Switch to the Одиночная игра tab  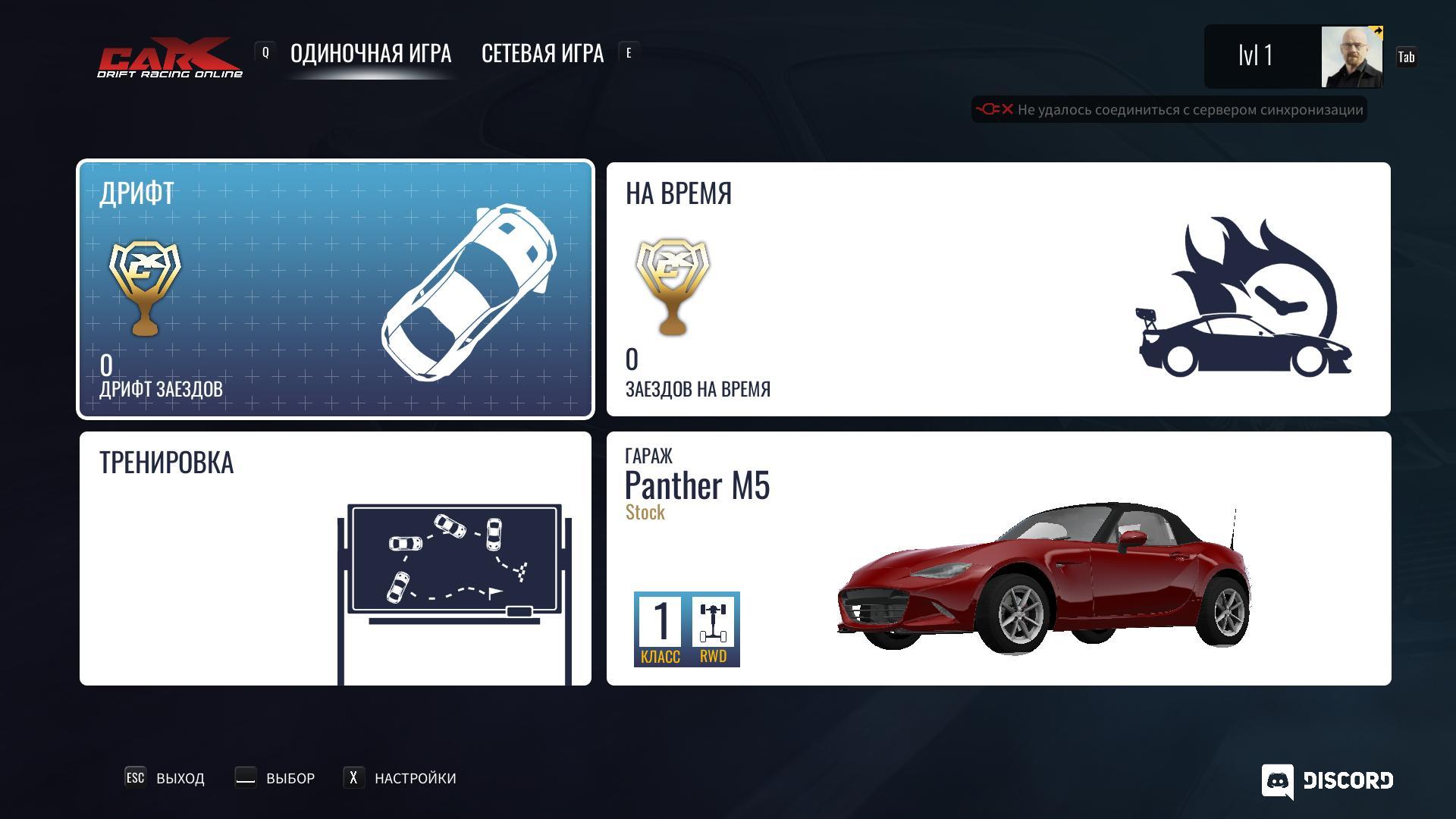tap(370, 53)
